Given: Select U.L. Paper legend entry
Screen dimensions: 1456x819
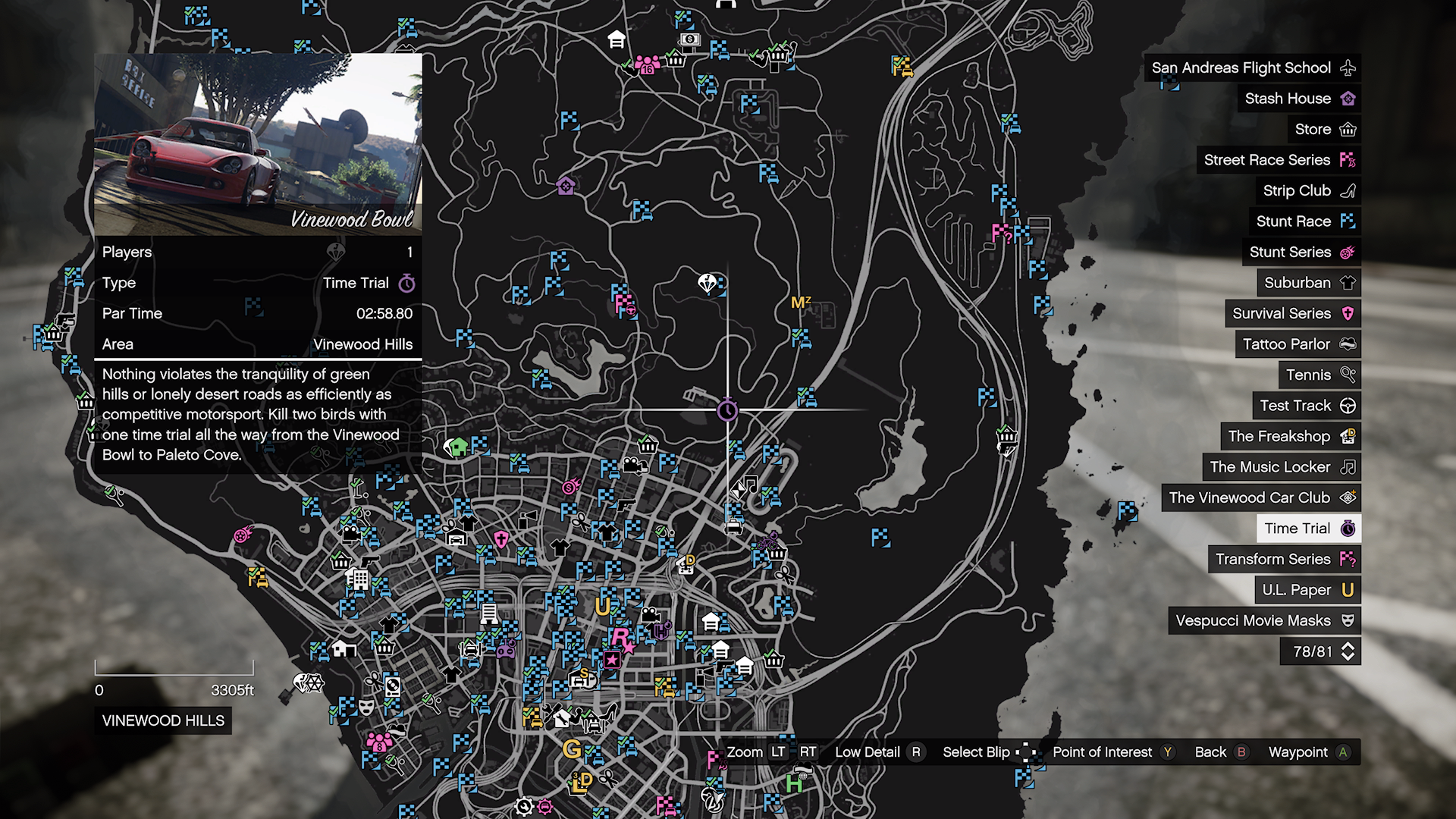Looking at the screenshot, I should (x=1307, y=590).
